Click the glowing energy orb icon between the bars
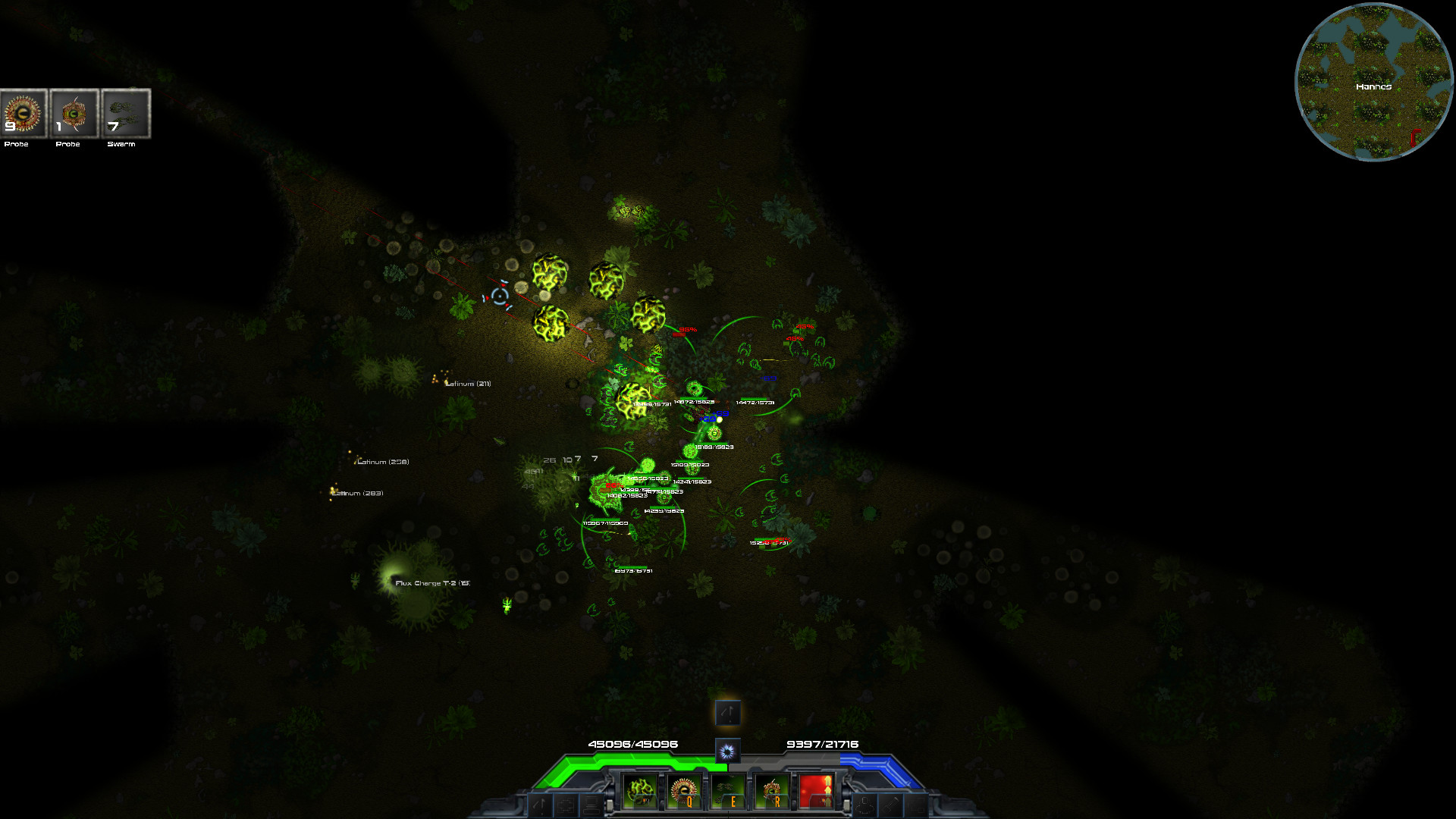Image resolution: width=1456 pixels, height=819 pixels. coord(727,752)
